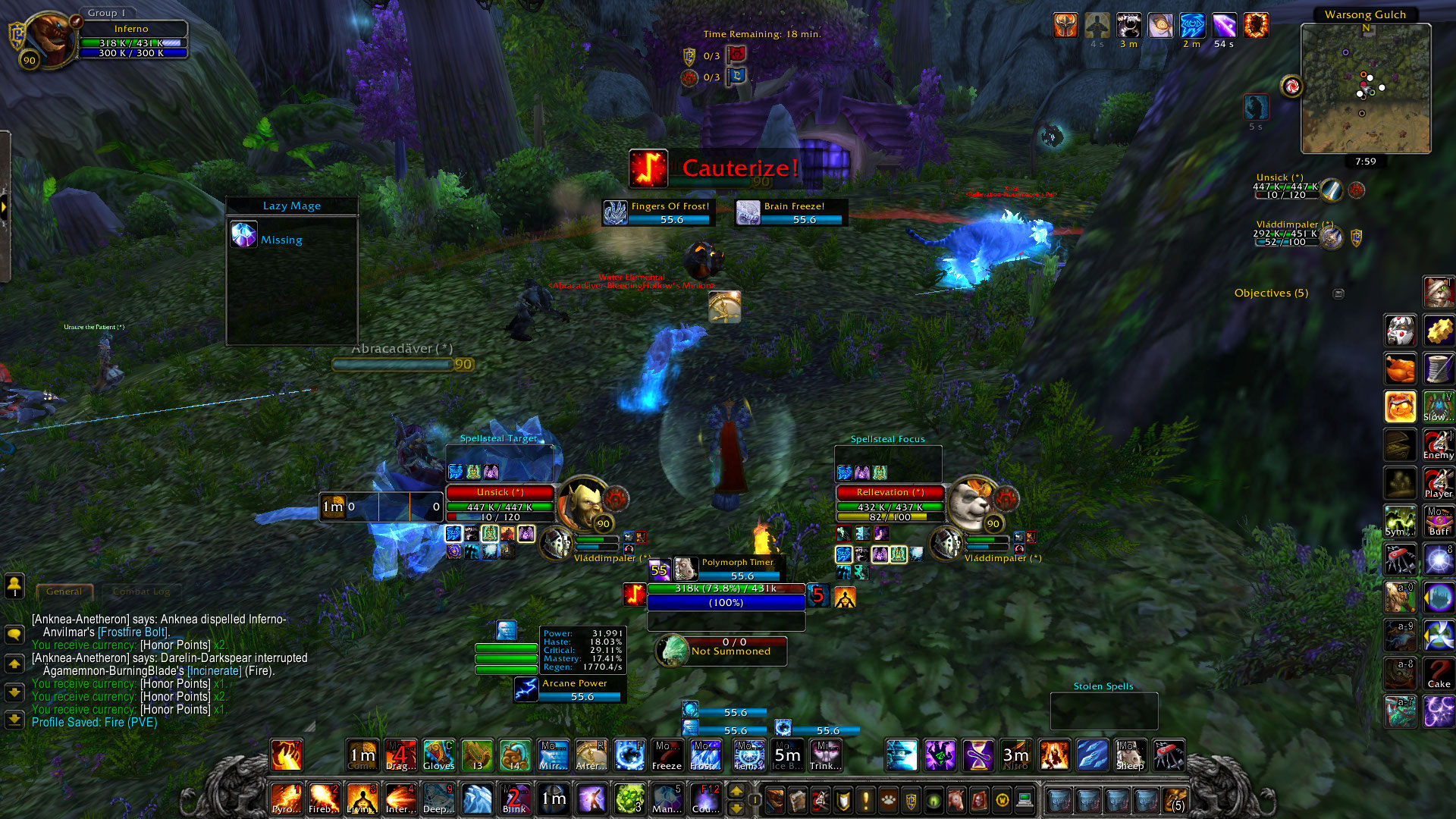
Task: Open the Combat Log tab
Action: 141,591
